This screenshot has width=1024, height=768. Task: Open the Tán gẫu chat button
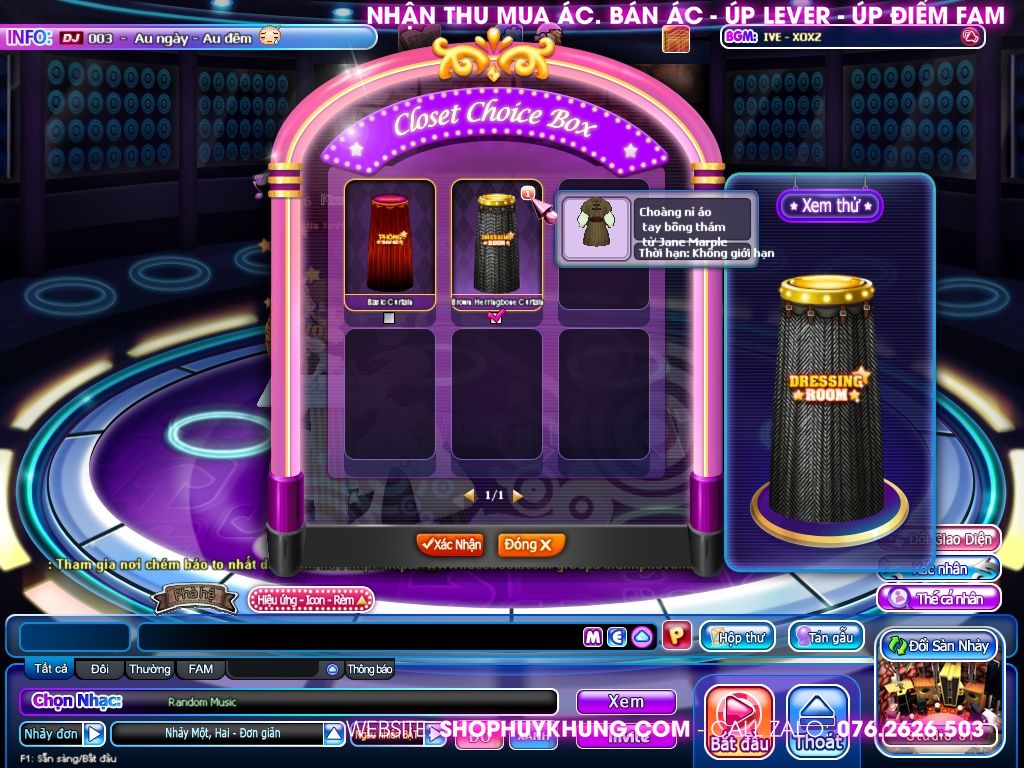[x=826, y=637]
